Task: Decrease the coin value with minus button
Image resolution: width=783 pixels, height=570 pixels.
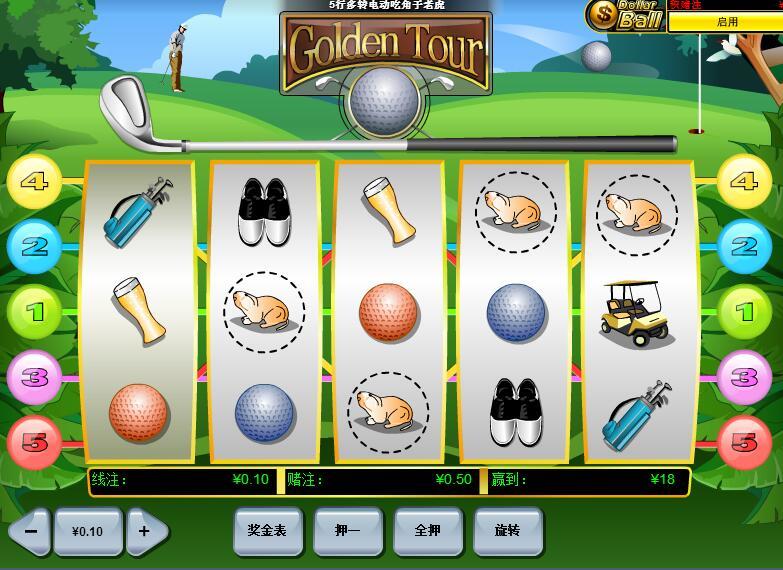Action: [x=29, y=531]
